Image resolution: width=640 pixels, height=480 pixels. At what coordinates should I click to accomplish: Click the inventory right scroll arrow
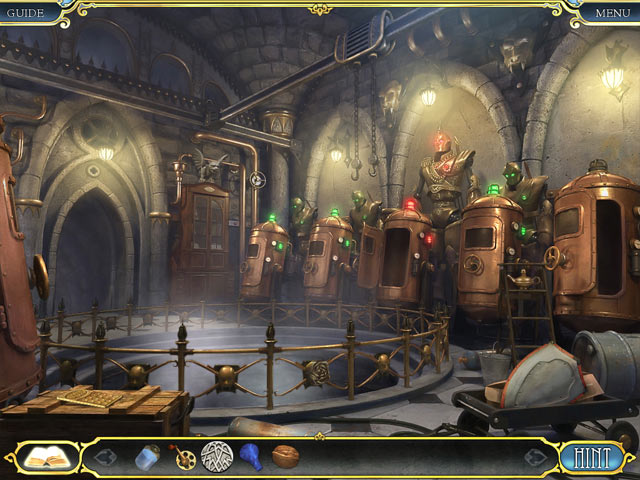(536, 458)
